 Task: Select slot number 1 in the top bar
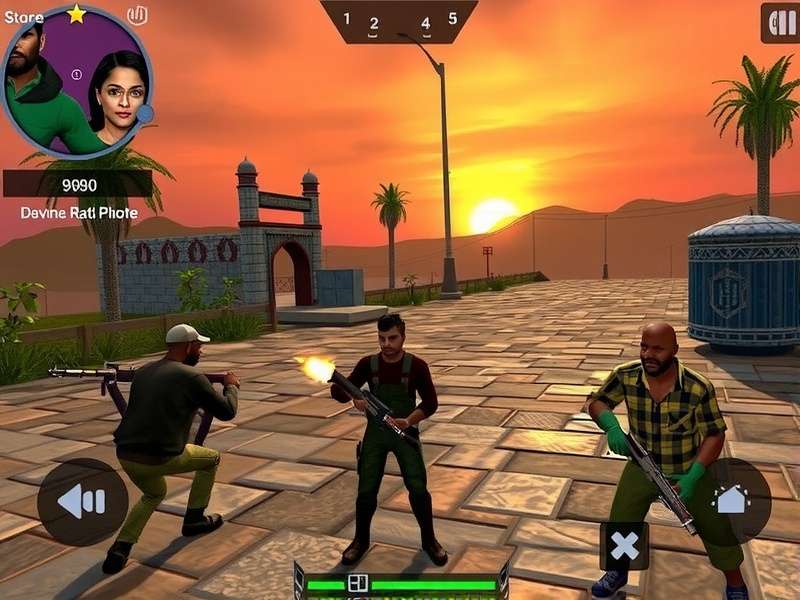(347, 19)
